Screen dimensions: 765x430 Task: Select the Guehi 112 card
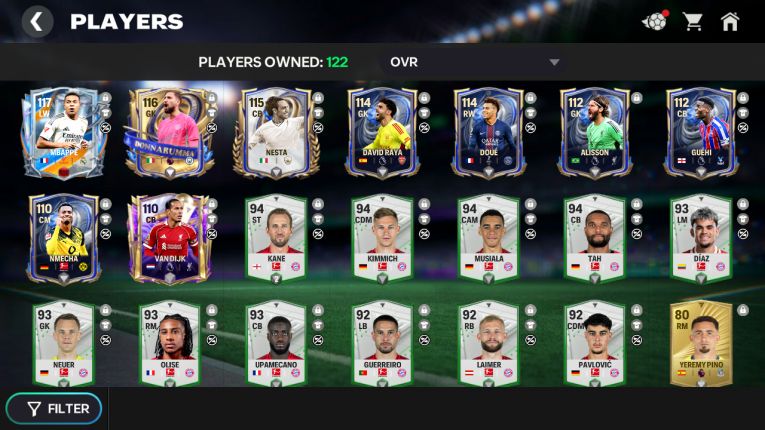702,132
